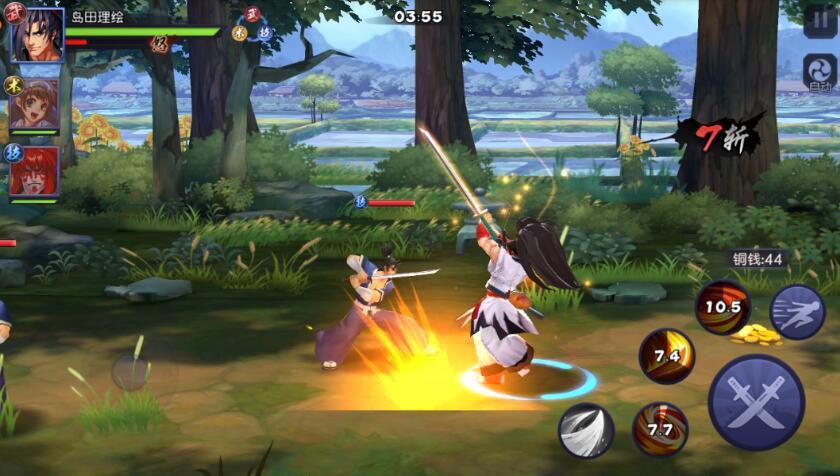Screen dimensions: 840x476
Task: Use the skill with 7.4 cooldown
Action: 667,356
